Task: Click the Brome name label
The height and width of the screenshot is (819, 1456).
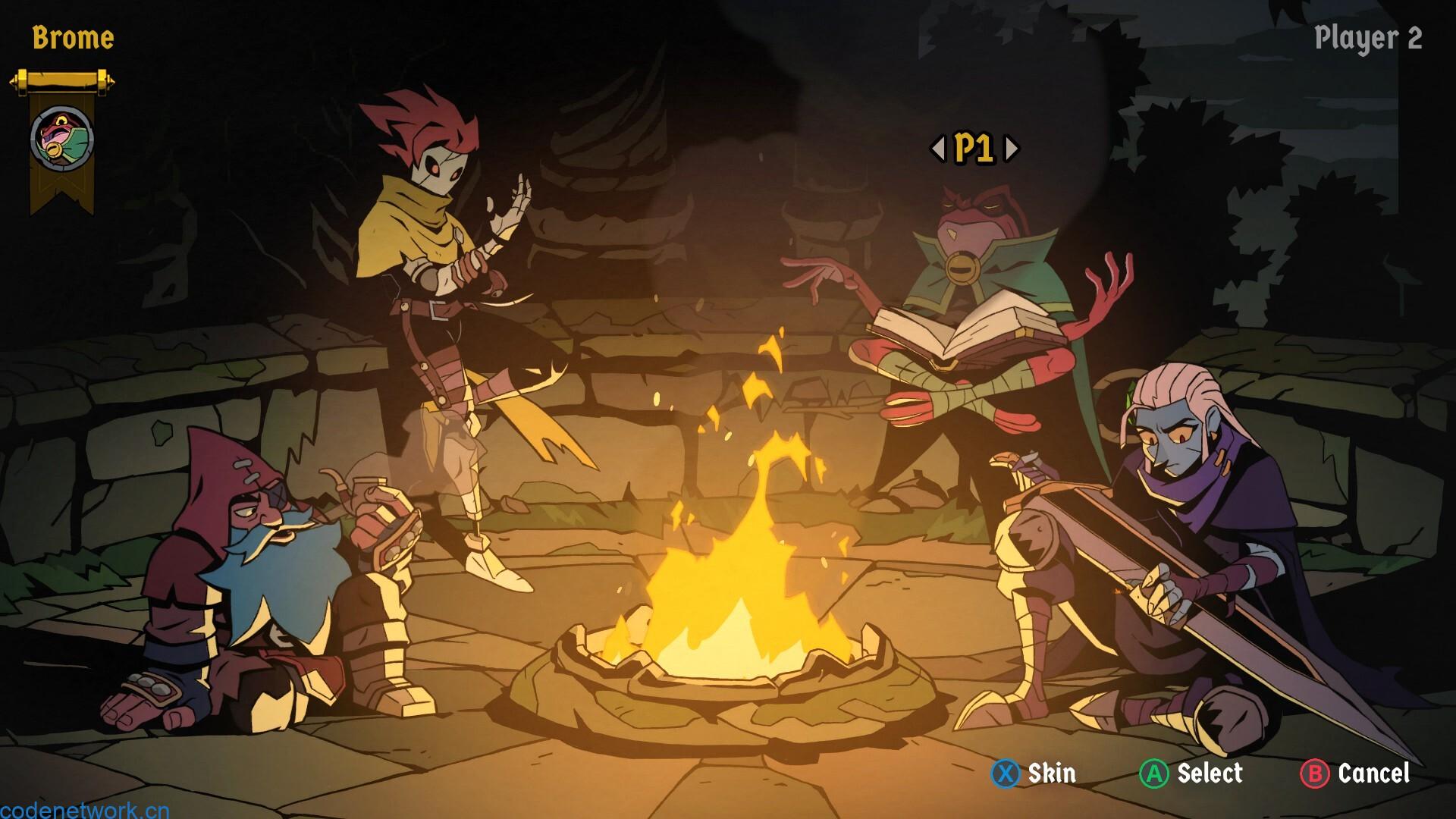Action: pos(74,37)
